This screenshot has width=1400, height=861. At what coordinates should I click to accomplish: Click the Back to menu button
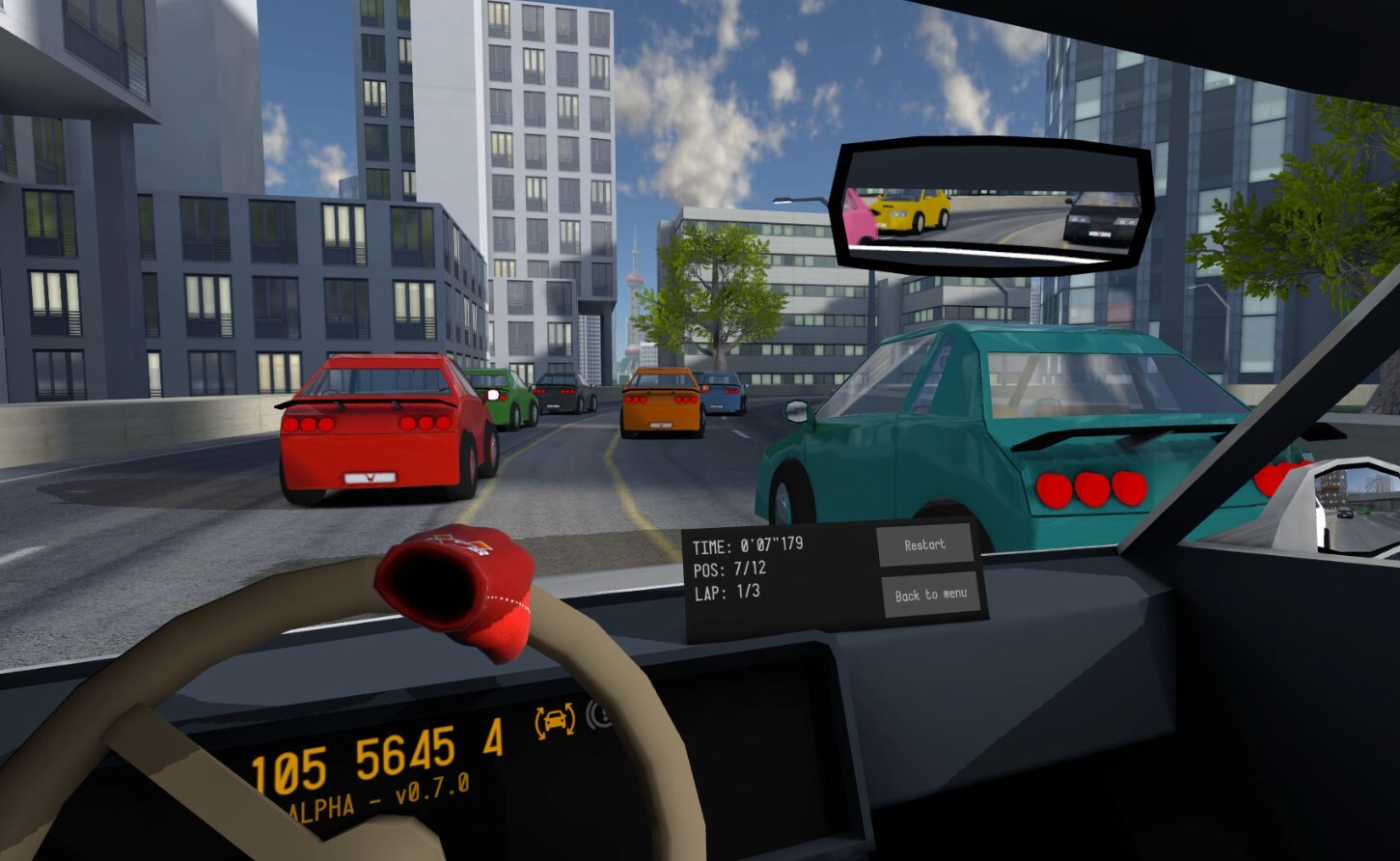click(930, 596)
